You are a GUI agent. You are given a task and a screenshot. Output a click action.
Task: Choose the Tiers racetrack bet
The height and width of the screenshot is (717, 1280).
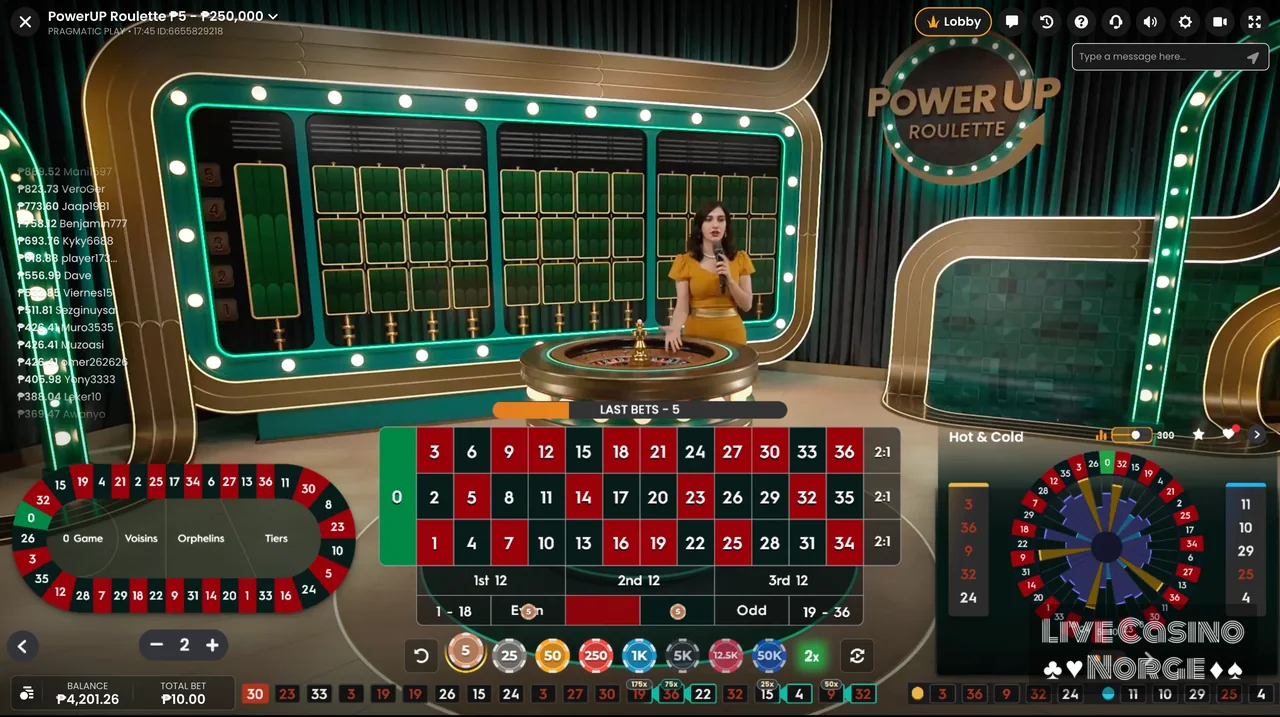point(276,538)
